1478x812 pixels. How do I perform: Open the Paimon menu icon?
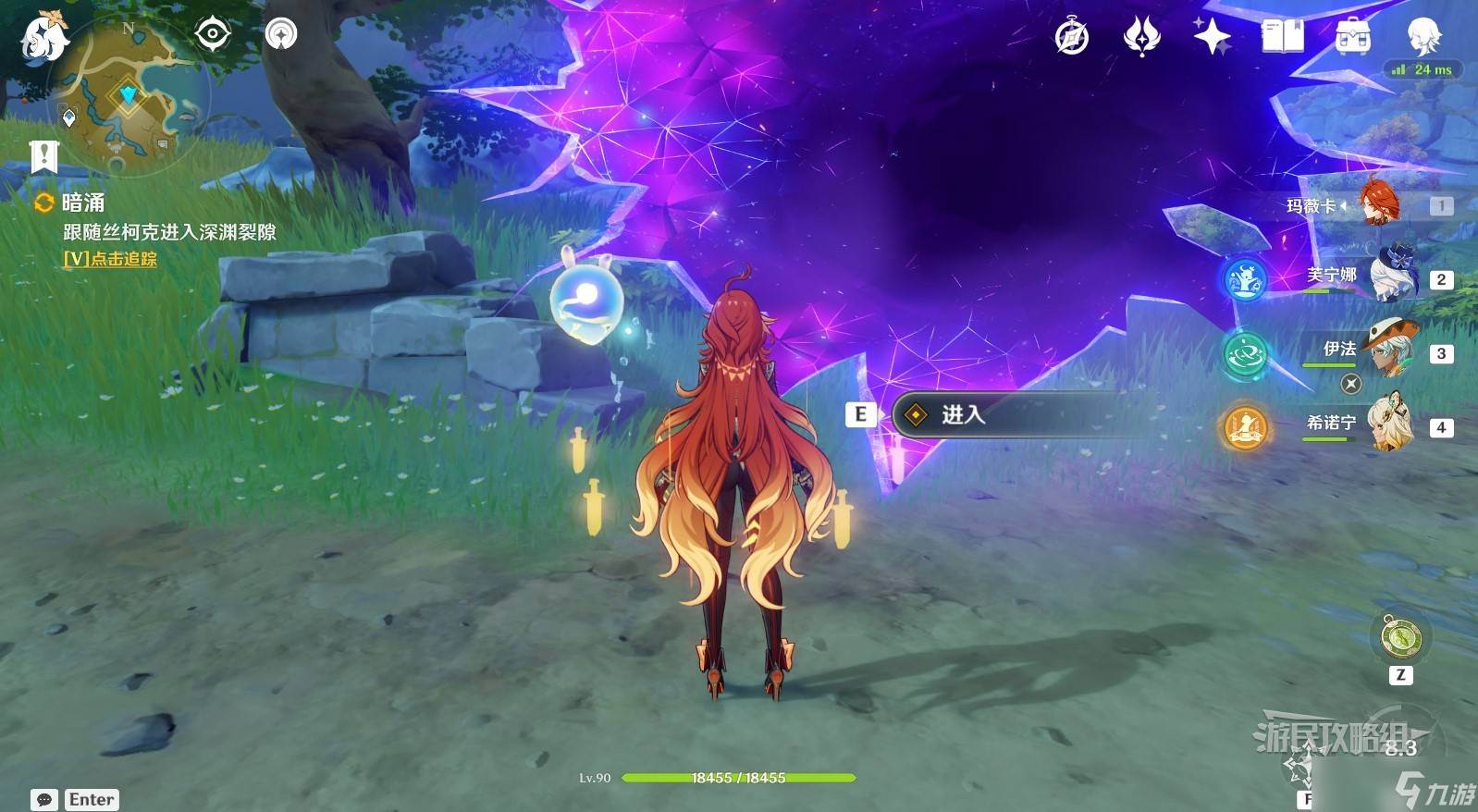click(x=43, y=38)
